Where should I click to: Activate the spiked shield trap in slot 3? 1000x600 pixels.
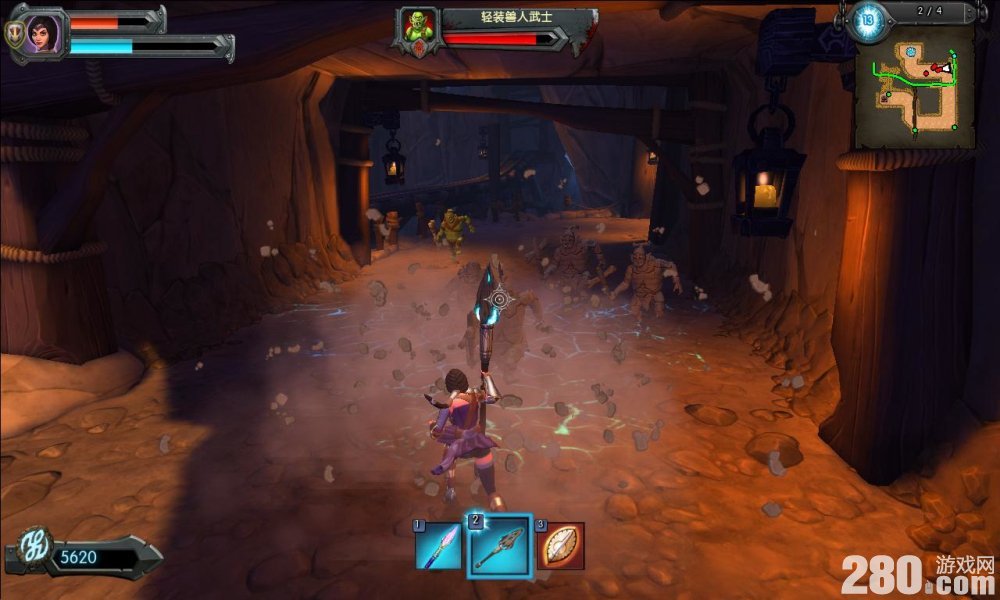tap(561, 546)
